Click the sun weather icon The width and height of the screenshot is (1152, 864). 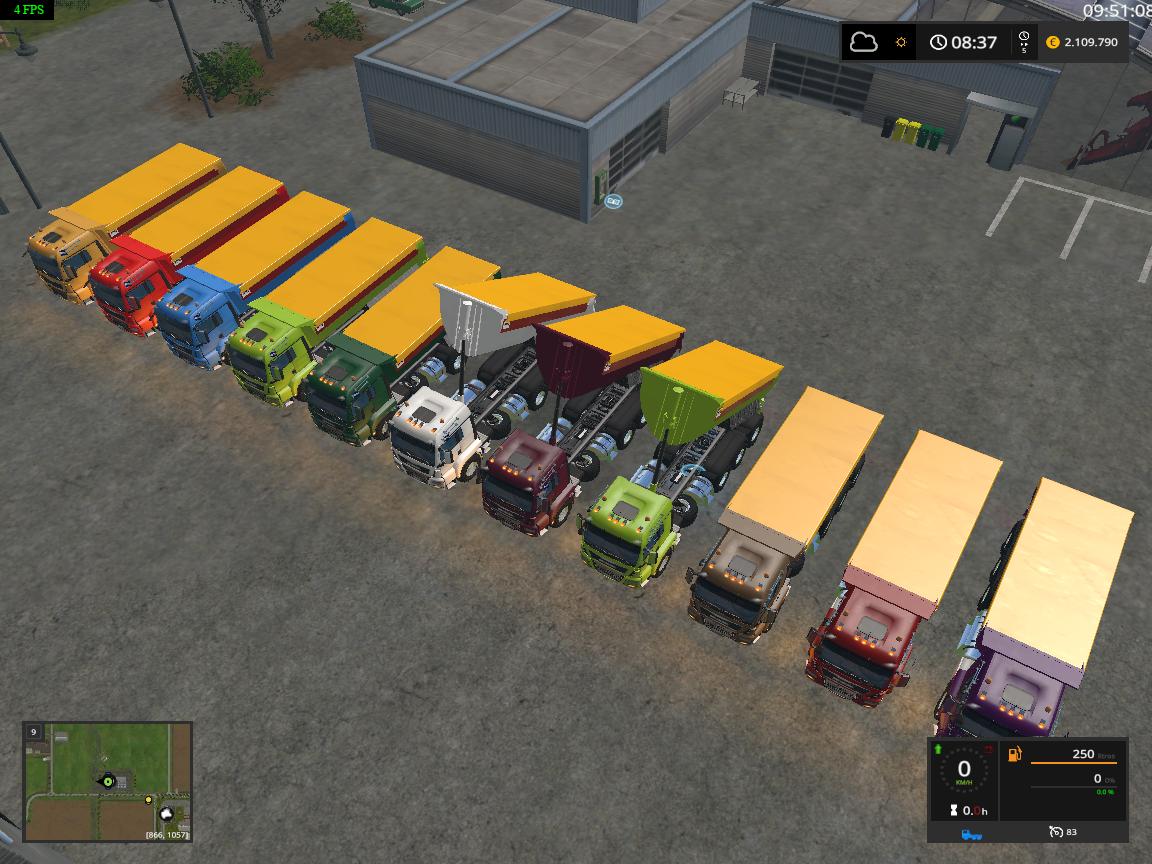(x=901, y=42)
